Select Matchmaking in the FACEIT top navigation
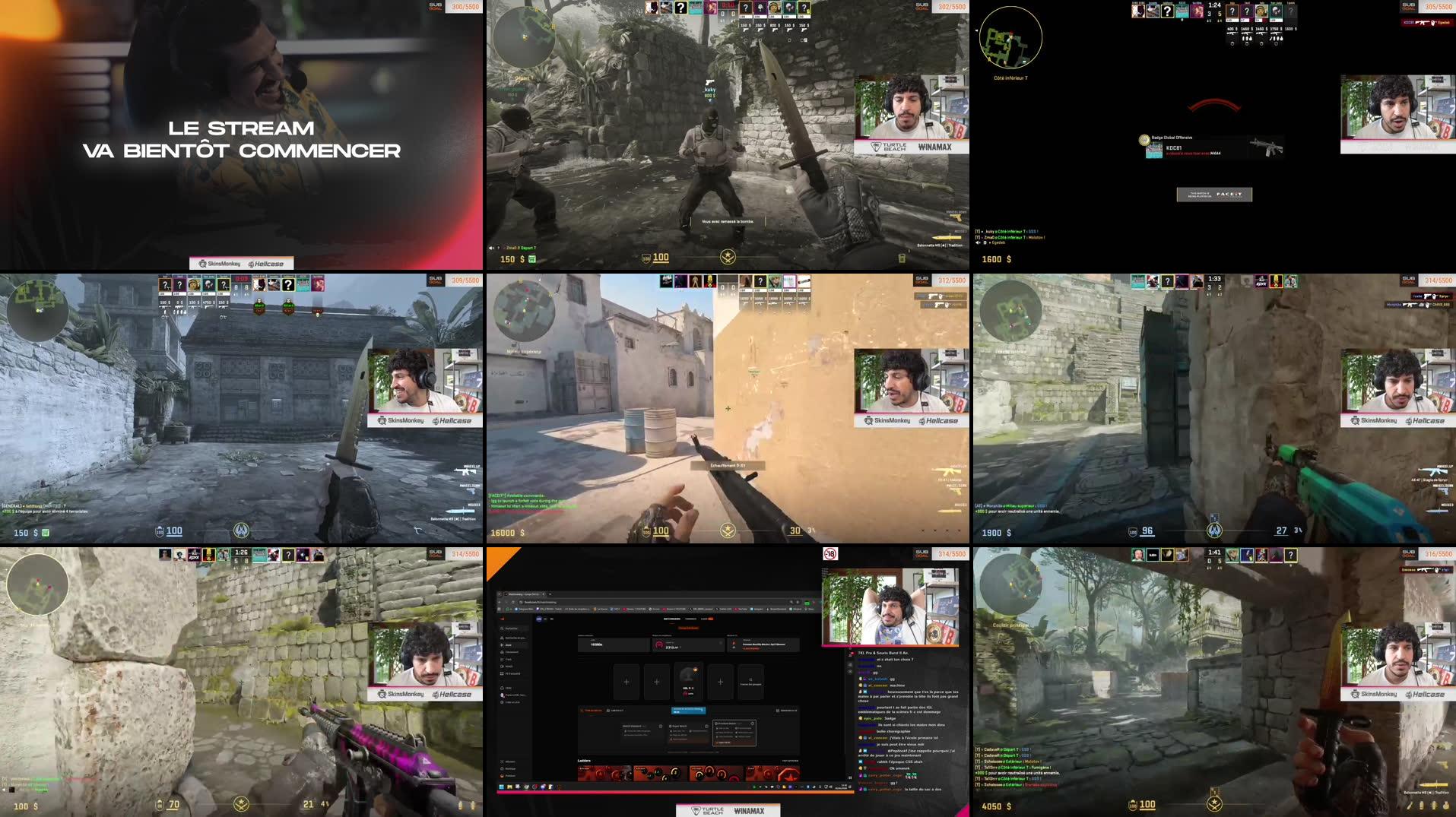1456x817 pixels. 671,619
